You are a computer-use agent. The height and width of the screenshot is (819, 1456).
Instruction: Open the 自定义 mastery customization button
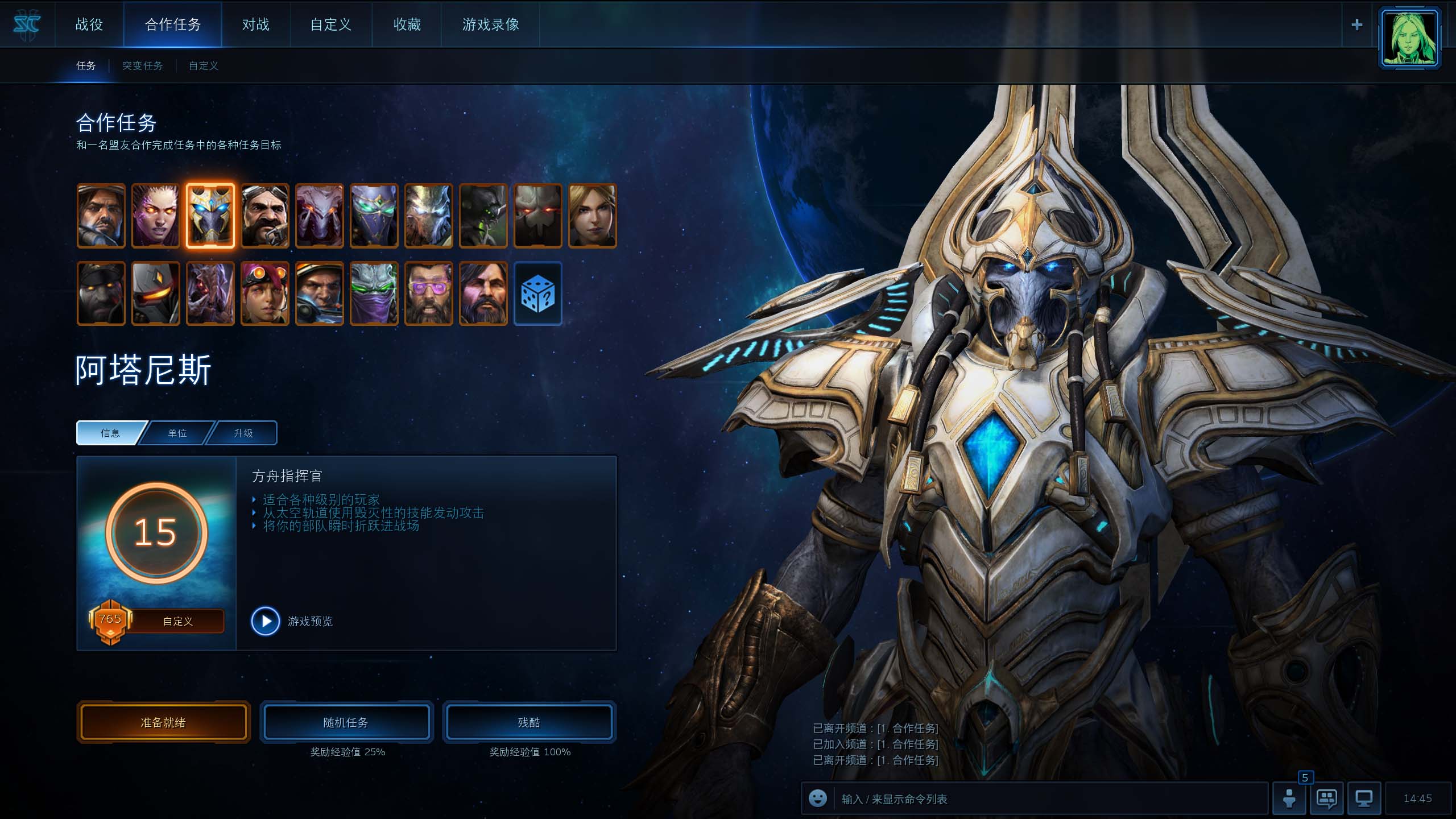177,621
